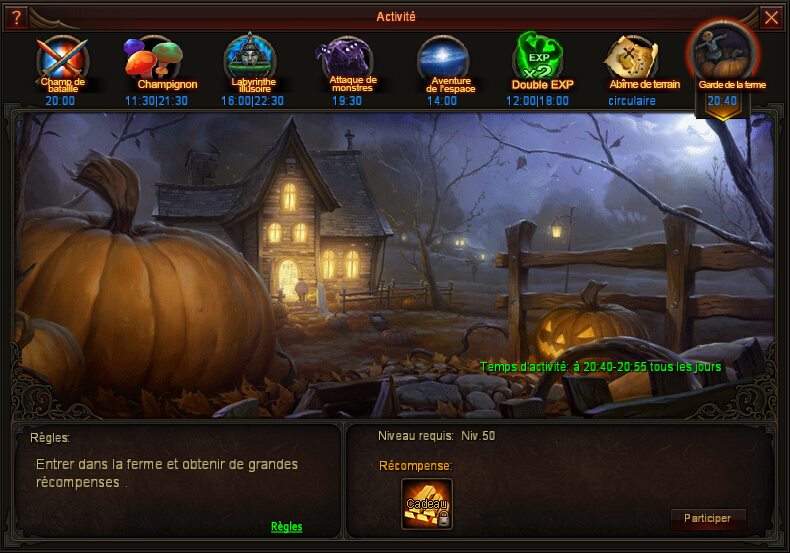Open the help question mark button
The height and width of the screenshot is (553, 790).
16,17
